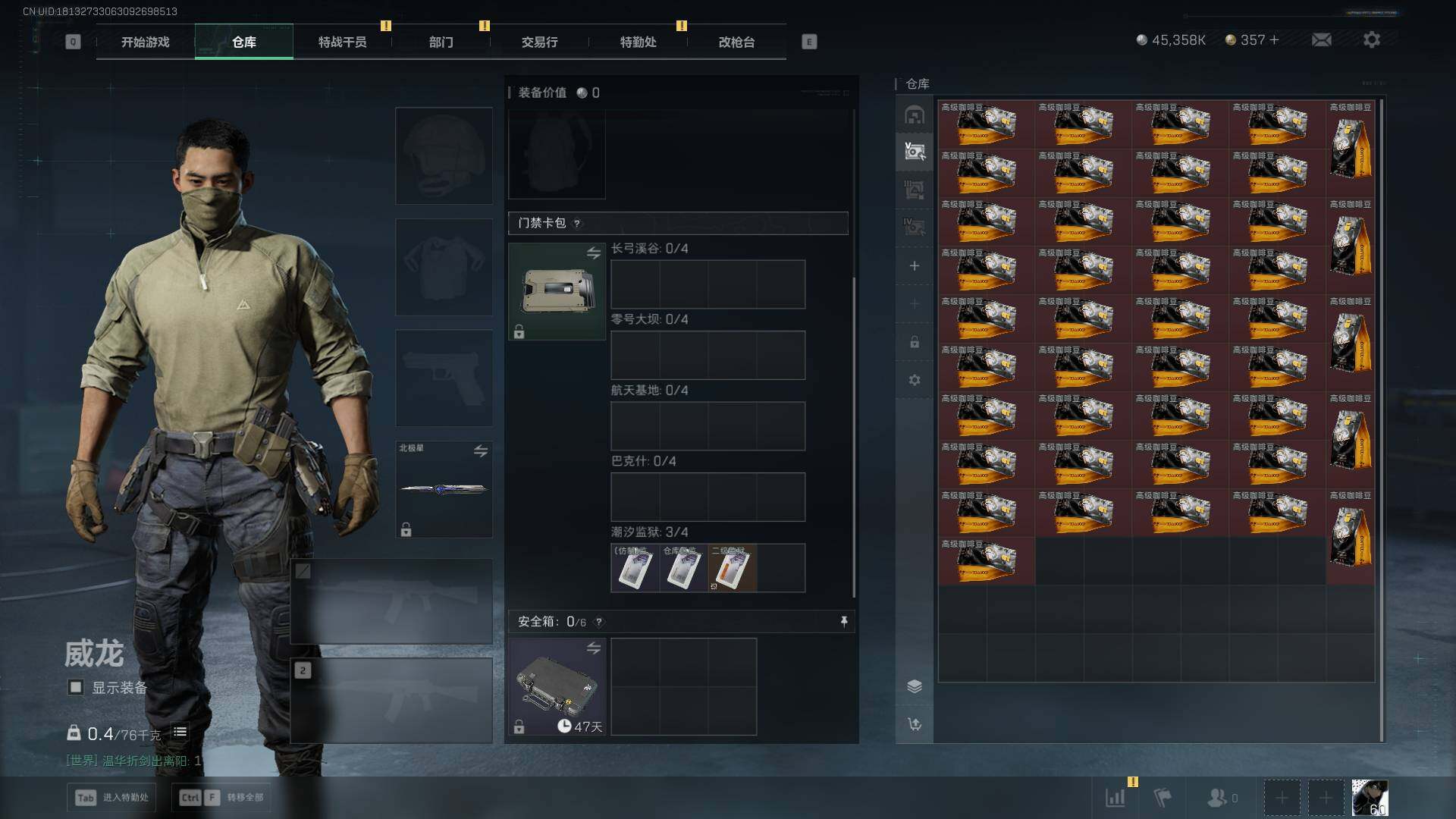
Task: Select the 部门 tab
Action: tap(441, 42)
